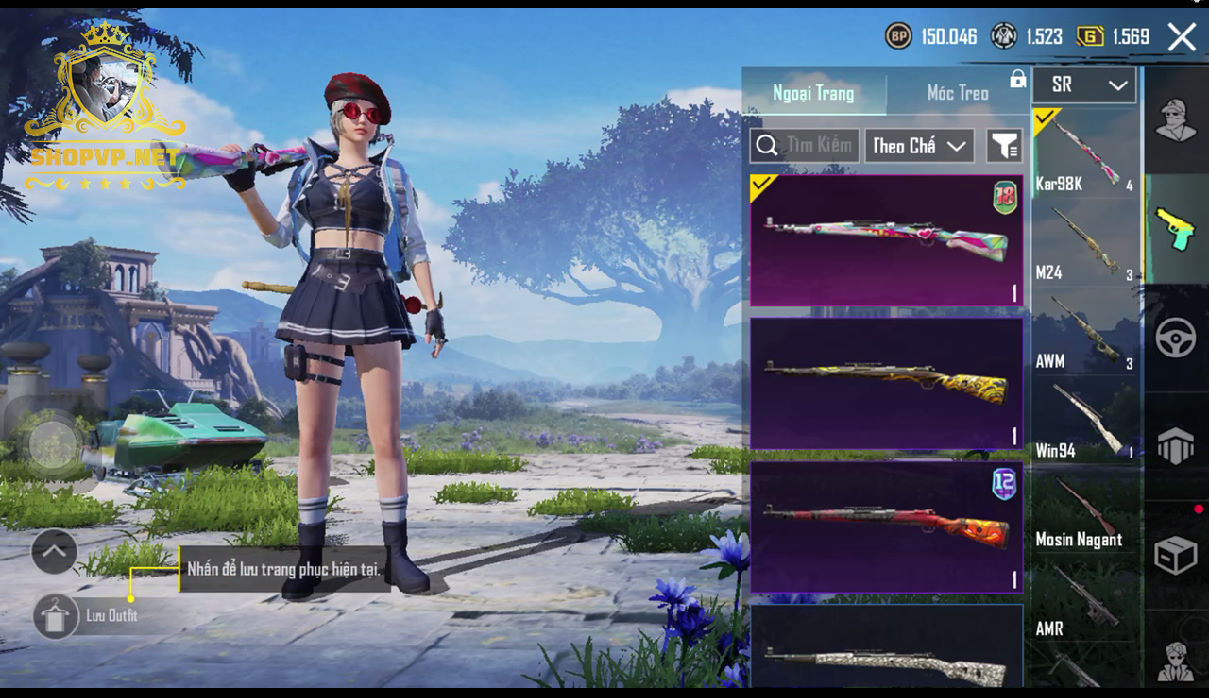Select Mosin Nagant in the list

pyautogui.click(x=1085, y=512)
